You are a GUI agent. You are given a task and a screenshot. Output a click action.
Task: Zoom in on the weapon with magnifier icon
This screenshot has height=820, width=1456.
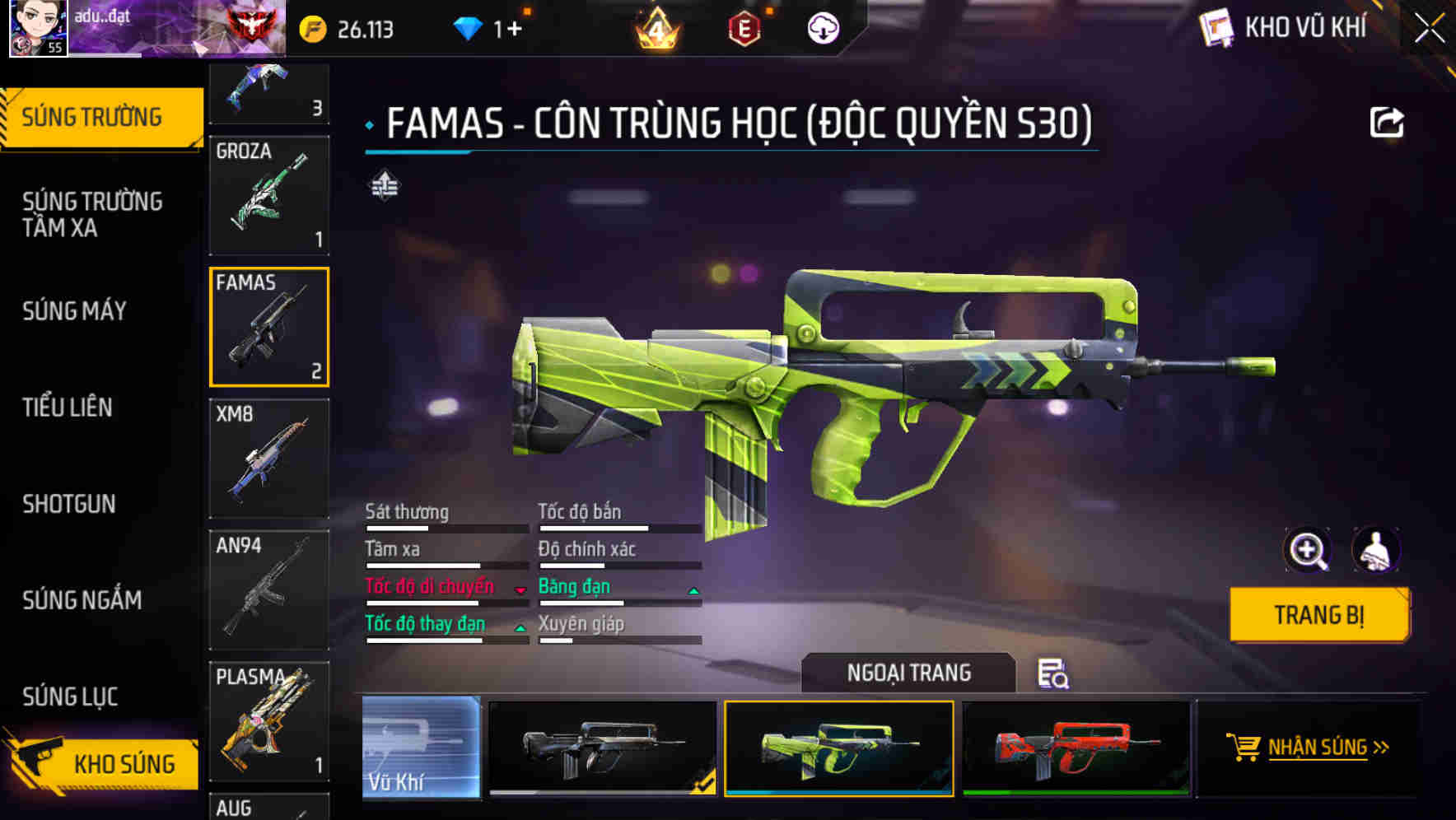pyautogui.click(x=1307, y=550)
